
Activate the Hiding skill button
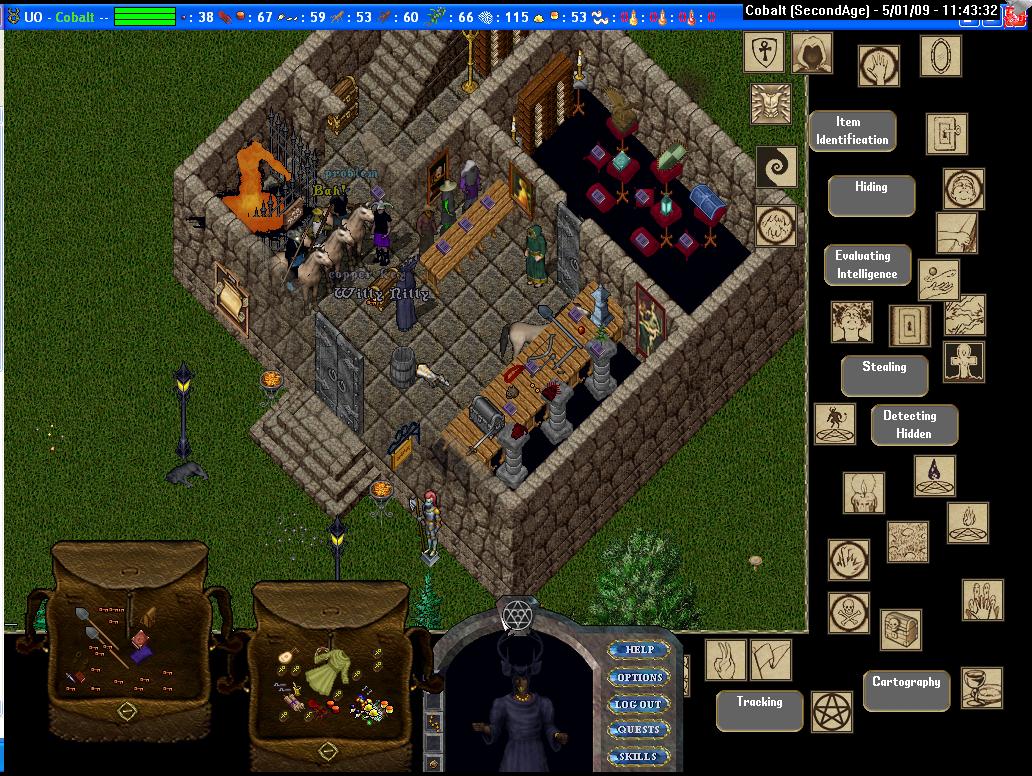(871, 195)
